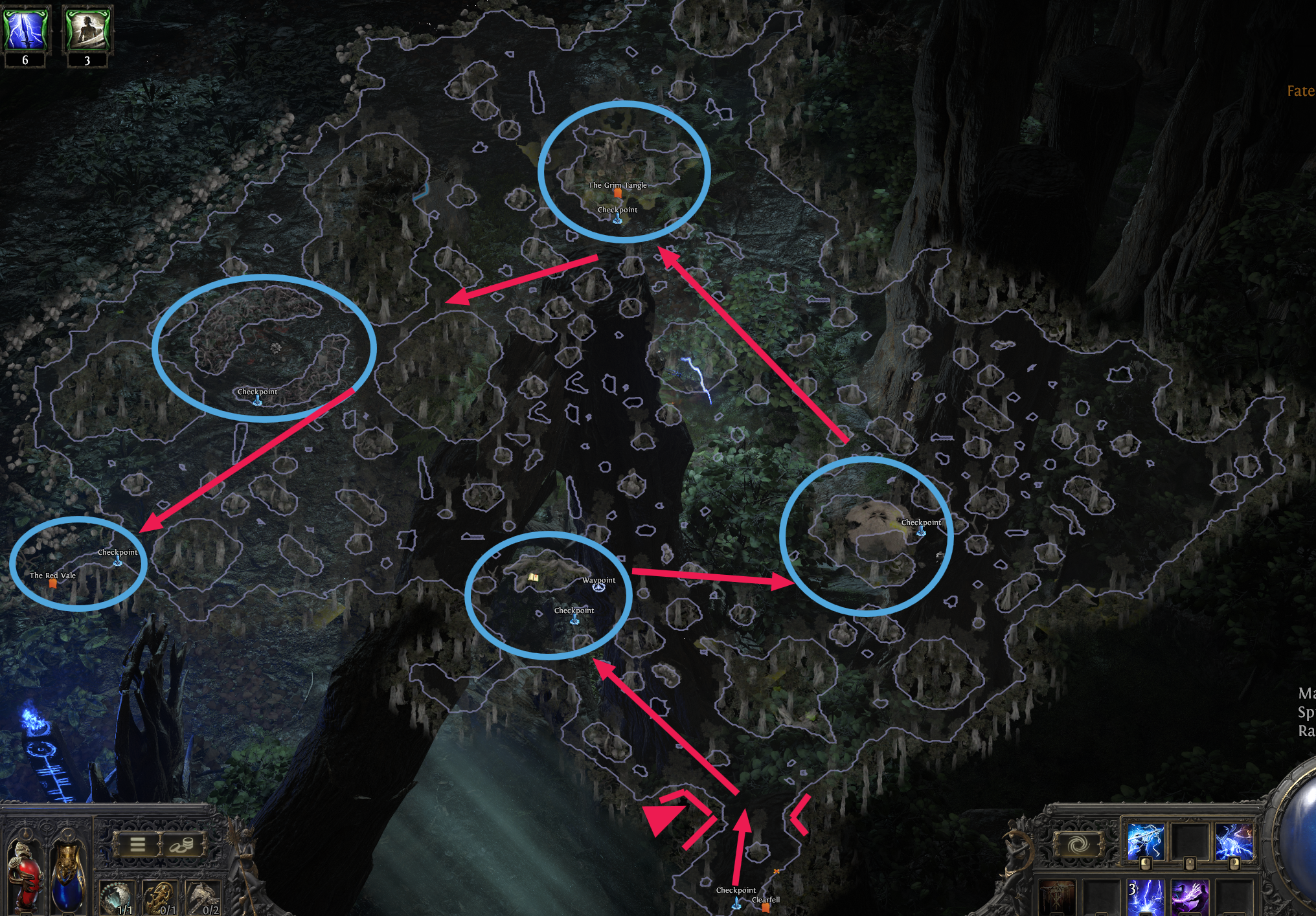
Task: Activate the lightning stag skill
Action: 1233,843
